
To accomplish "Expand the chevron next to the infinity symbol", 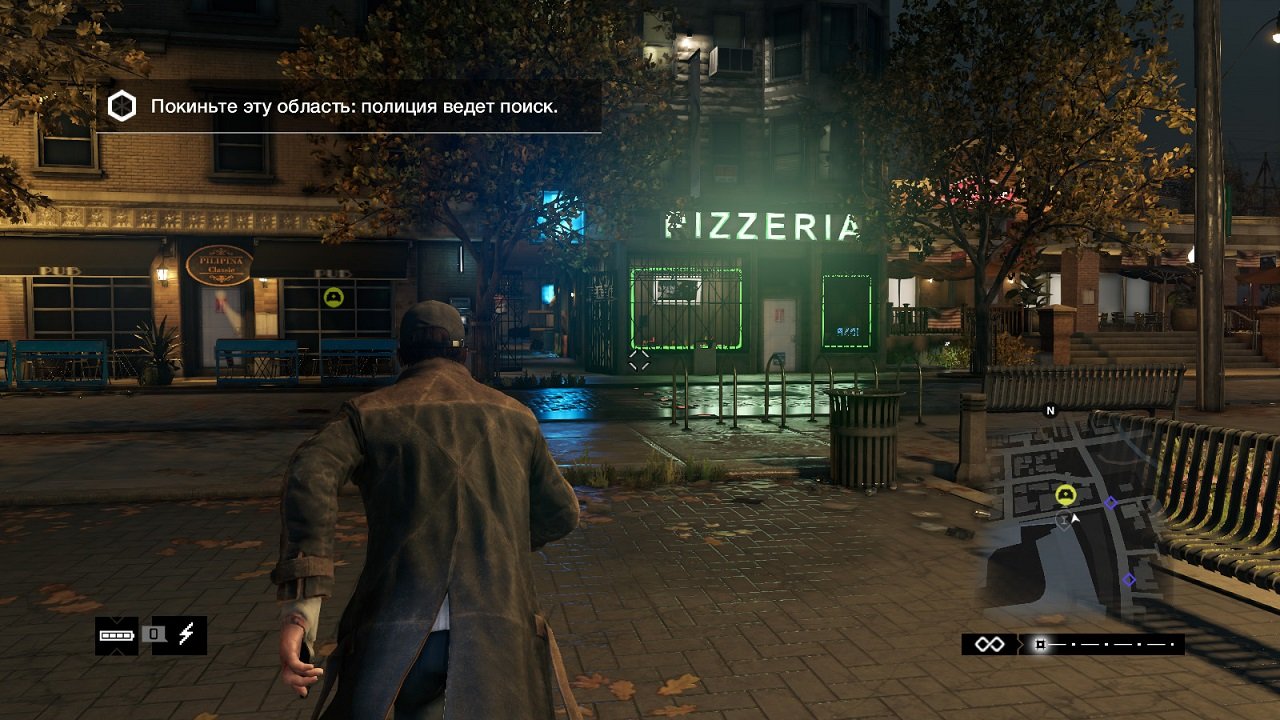I will pyautogui.click(x=1020, y=644).
